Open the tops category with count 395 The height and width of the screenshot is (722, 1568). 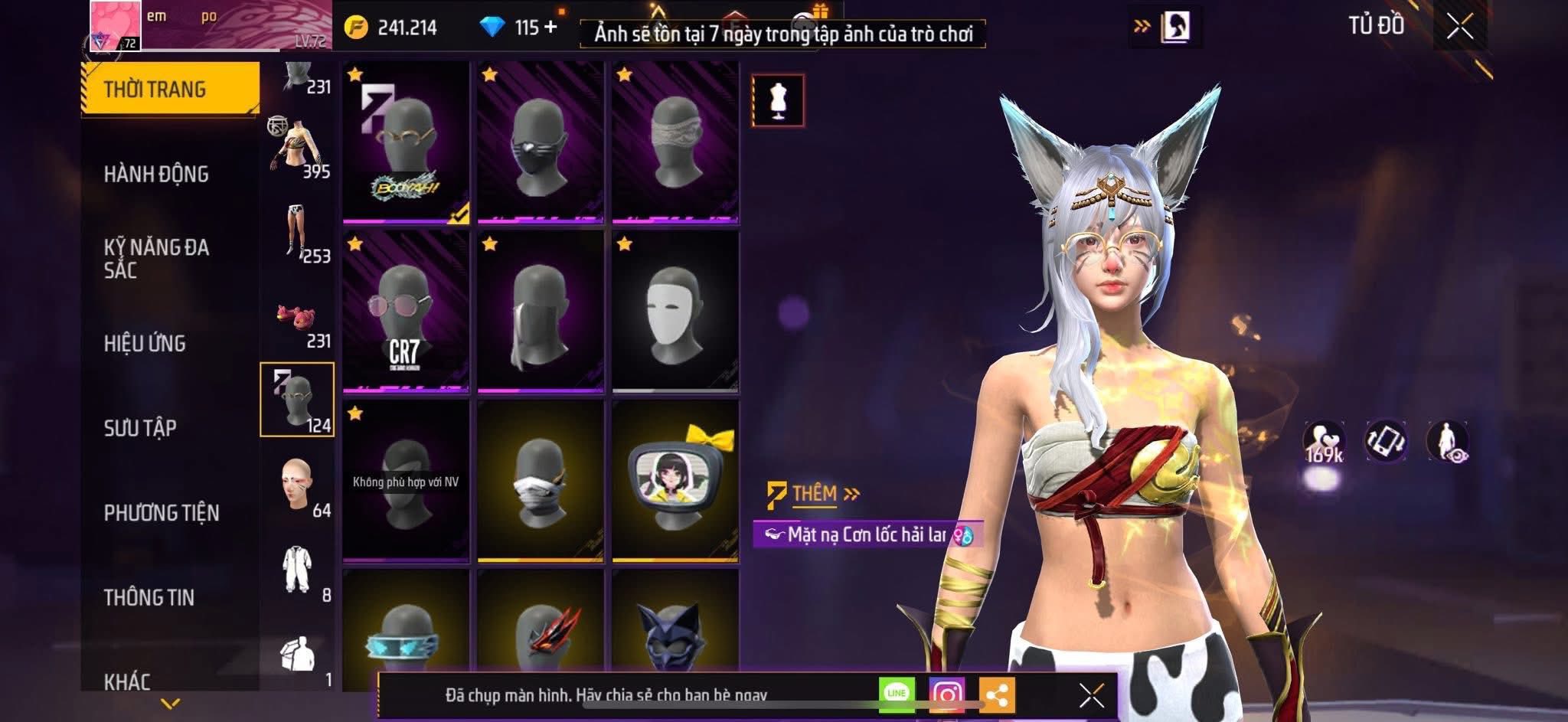(x=298, y=149)
